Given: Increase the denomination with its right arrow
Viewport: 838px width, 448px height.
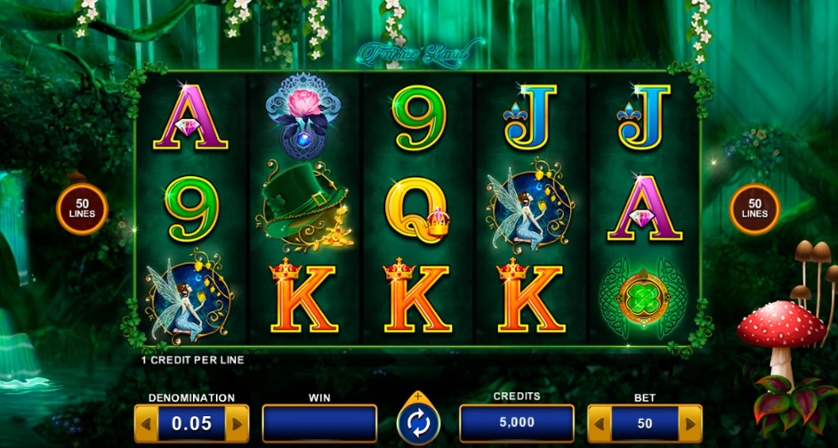Looking at the screenshot, I should [238, 423].
